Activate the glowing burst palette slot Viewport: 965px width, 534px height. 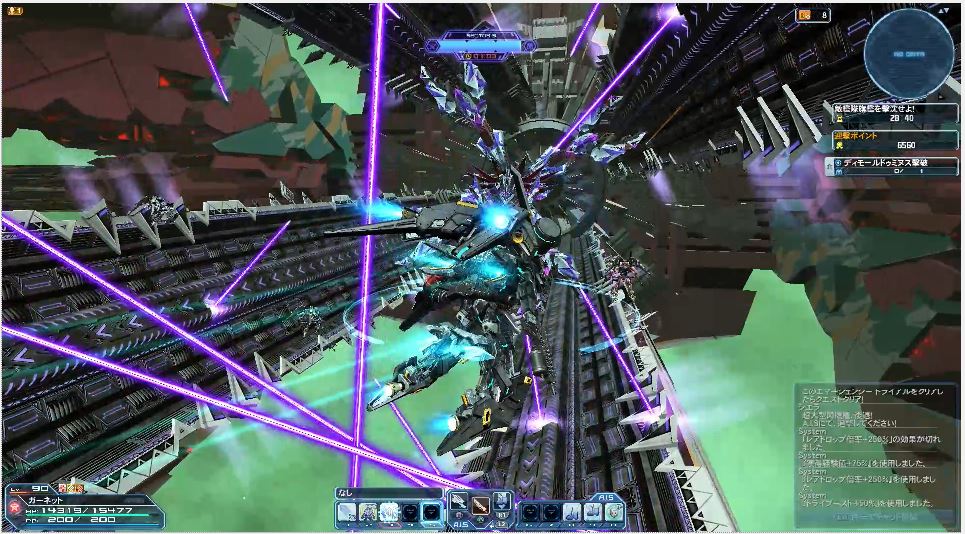pyautogui.click(x=390, y=511)
